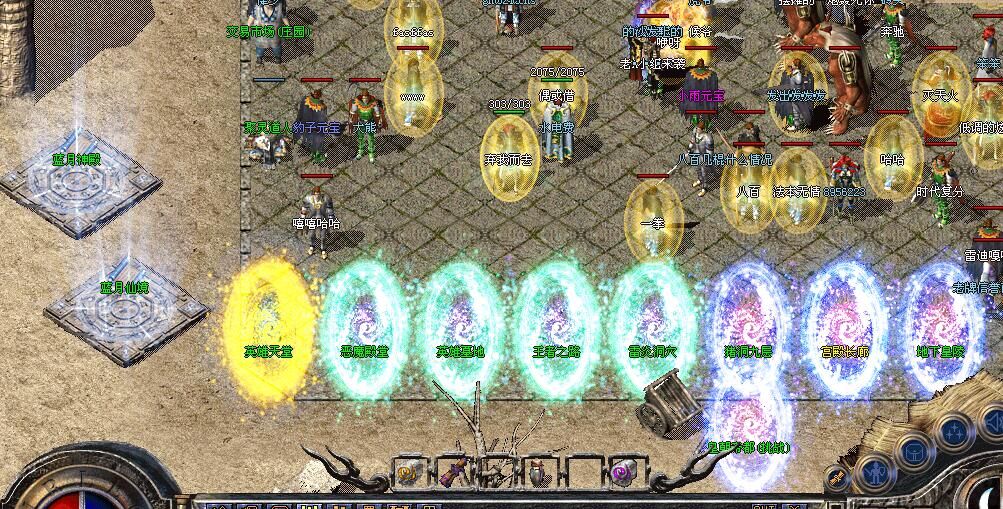The height and width of the screenshot is (509, 1003).
Task: Use the yellow swirl stone in the belt
Action: click(x=407, y=472)
